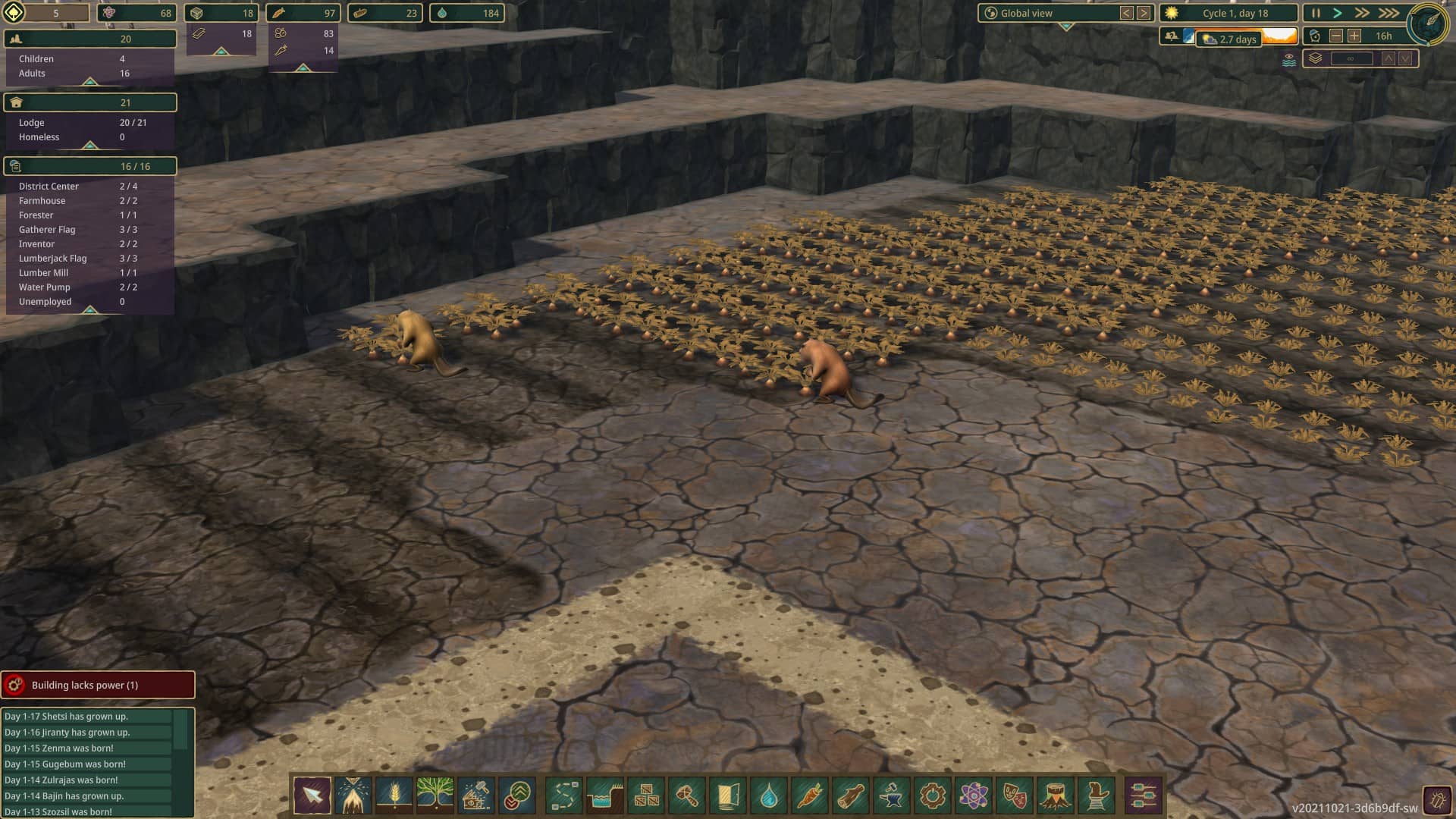
Task: Raise the visible layer level with the up arrow
Action: (x=1388, y=58)
